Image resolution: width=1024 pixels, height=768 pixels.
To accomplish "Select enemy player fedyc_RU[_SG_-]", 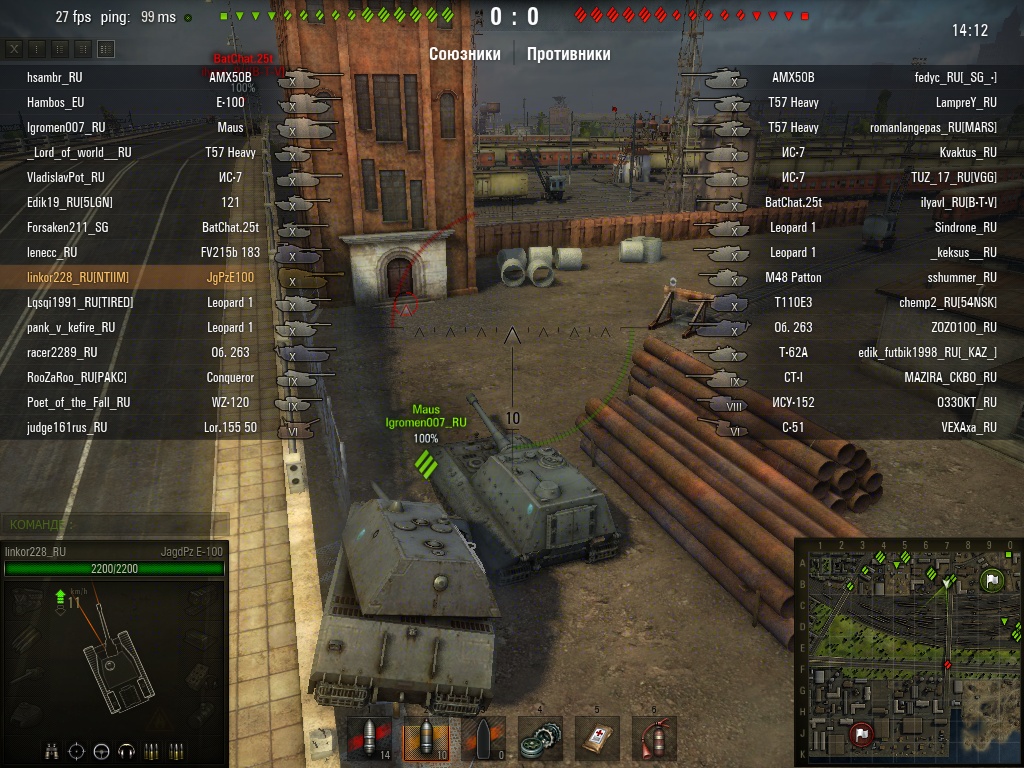I will click(x=955, y=77).
